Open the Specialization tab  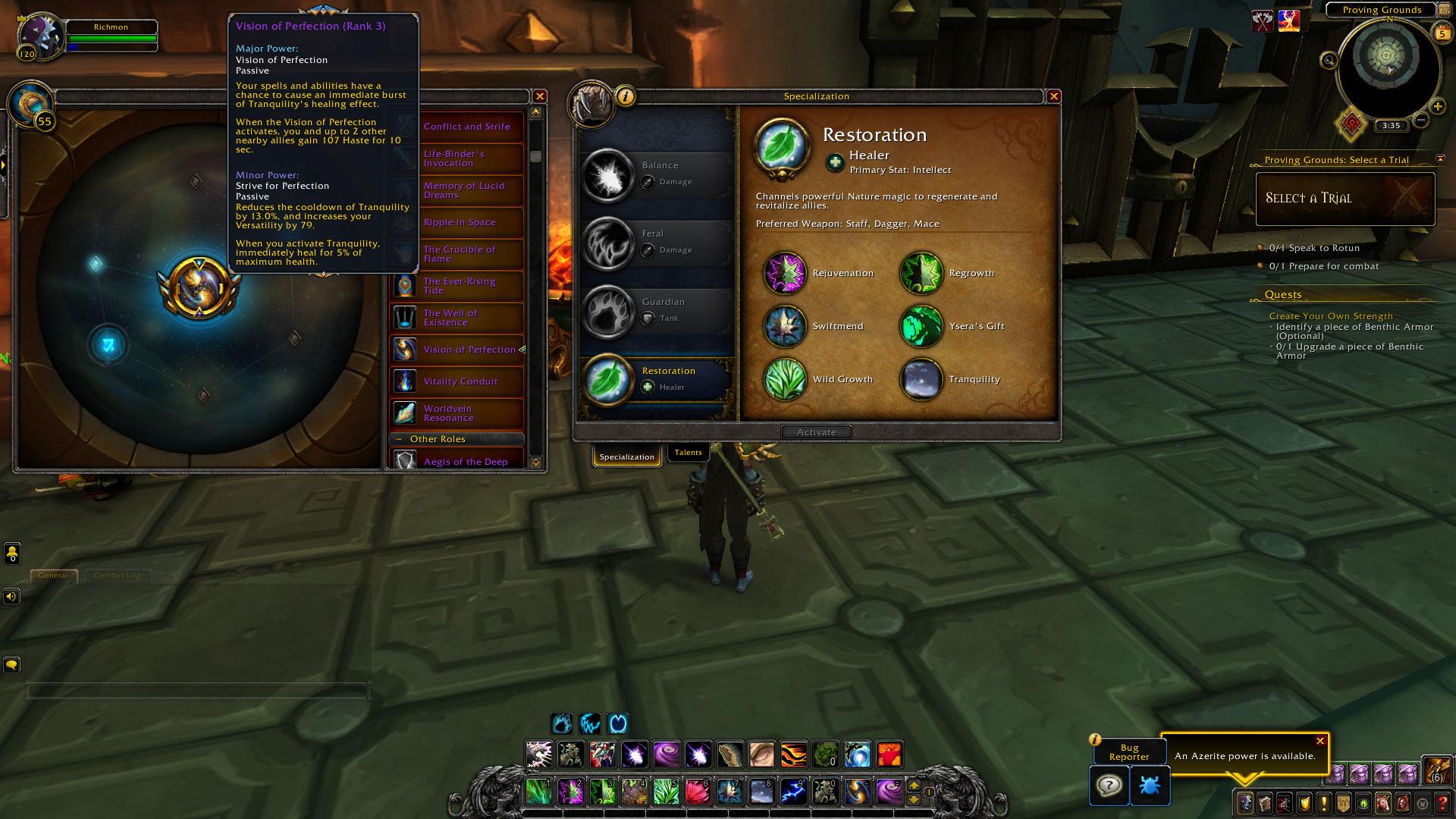pos(626,457)
